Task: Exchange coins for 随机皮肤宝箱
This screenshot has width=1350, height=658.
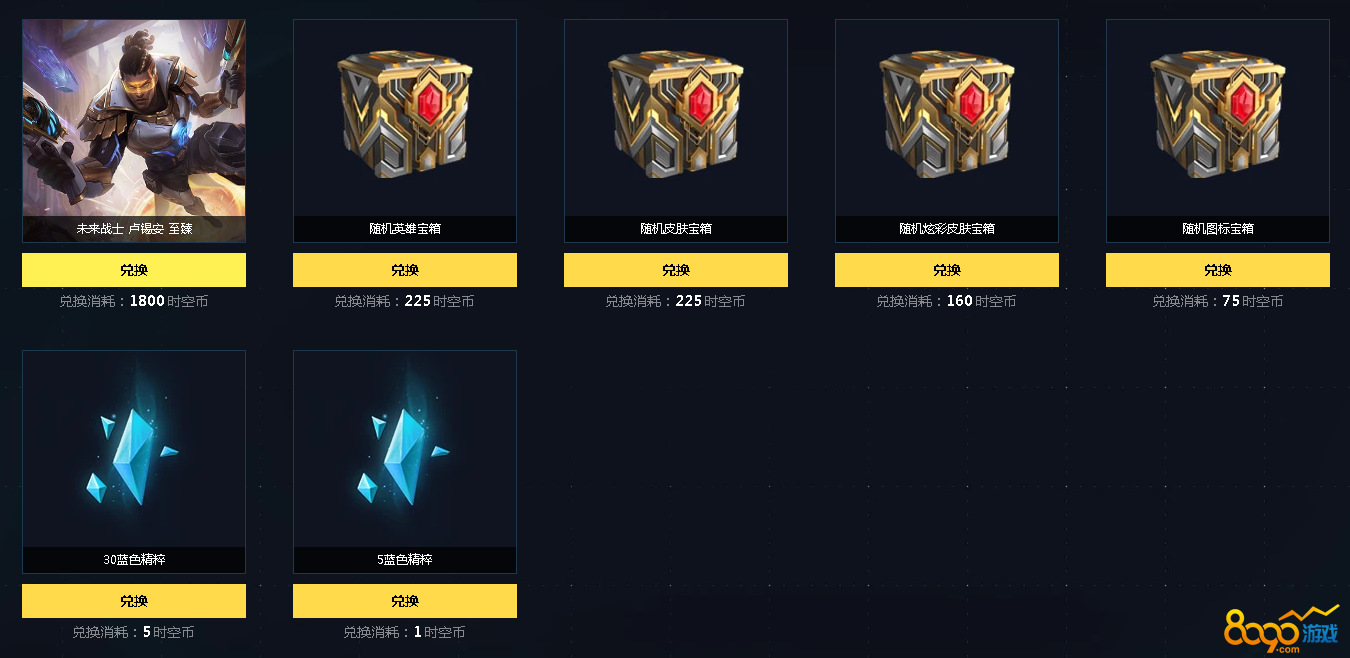Action: pyautogui.click(x=676, y=270)
